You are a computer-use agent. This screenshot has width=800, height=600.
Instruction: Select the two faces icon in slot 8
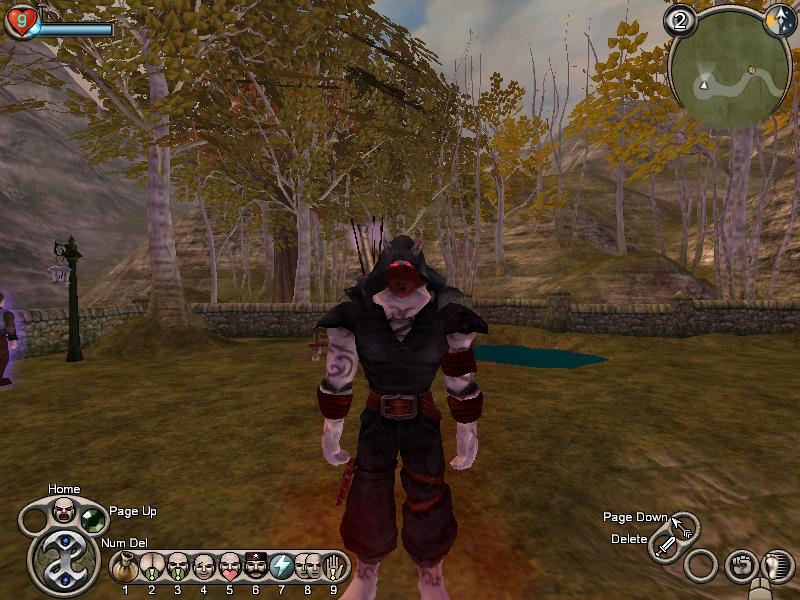pyautogui.click(x=308, y=567)
